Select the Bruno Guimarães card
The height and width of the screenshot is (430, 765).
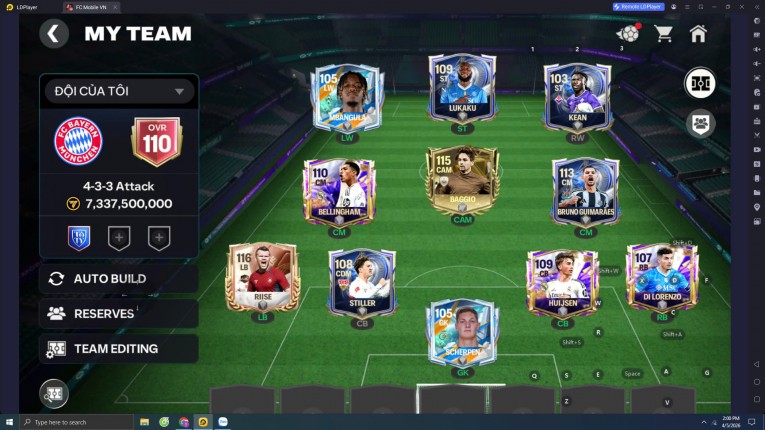point(586,193)
